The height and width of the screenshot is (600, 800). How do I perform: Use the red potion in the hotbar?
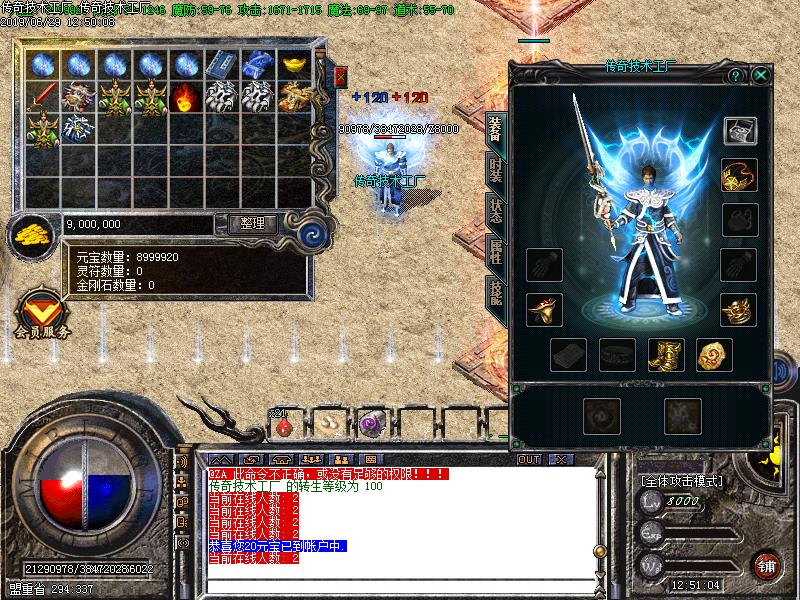coord(284,425)
